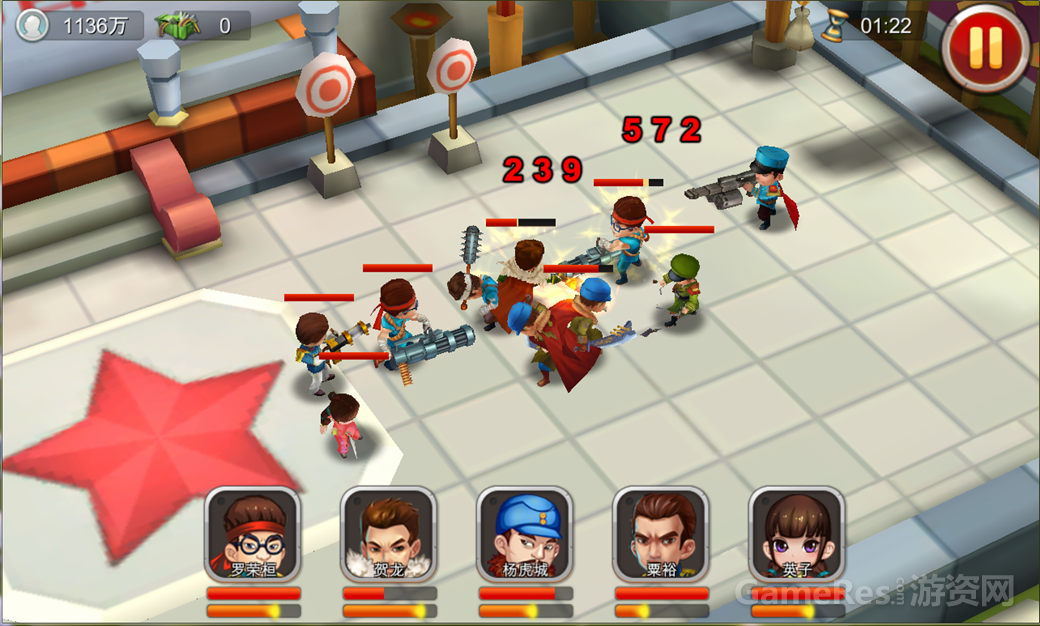Select hero portrait 罗荣桓

tap(253, 534)
